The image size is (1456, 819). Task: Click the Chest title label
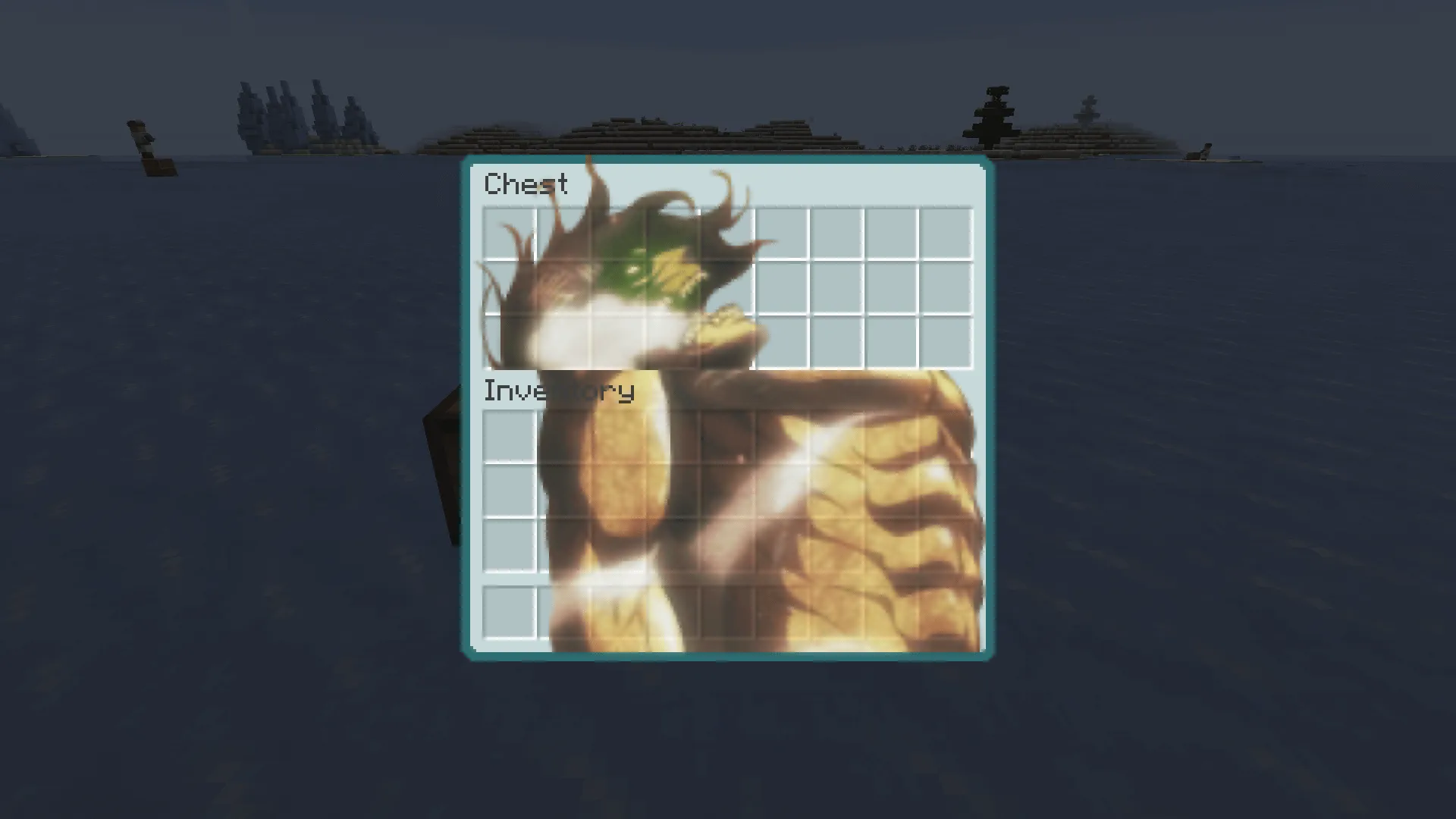coord(526,184)
